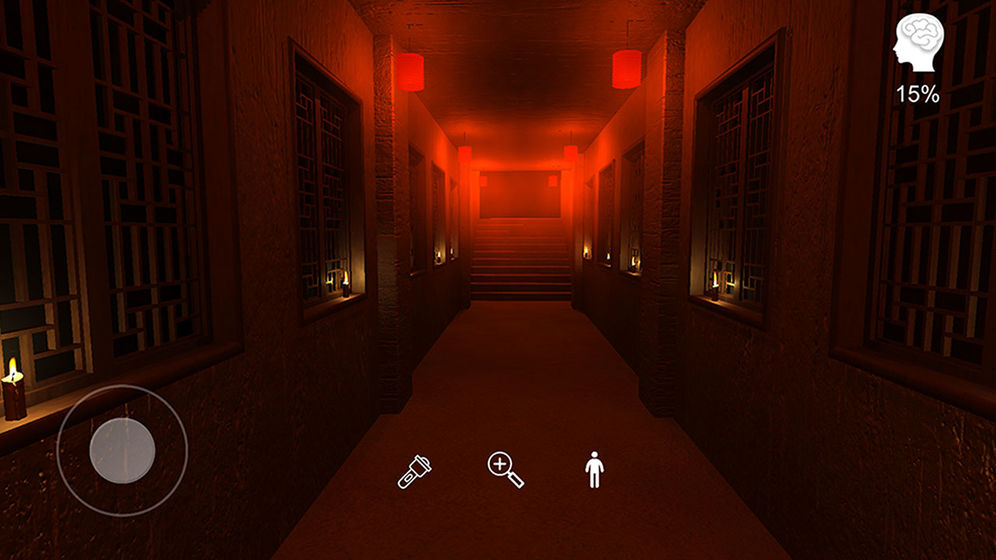Tap the virtual joystick thumb pad
The height and width of the screenshot is (560, 996).
click(122, 450)
